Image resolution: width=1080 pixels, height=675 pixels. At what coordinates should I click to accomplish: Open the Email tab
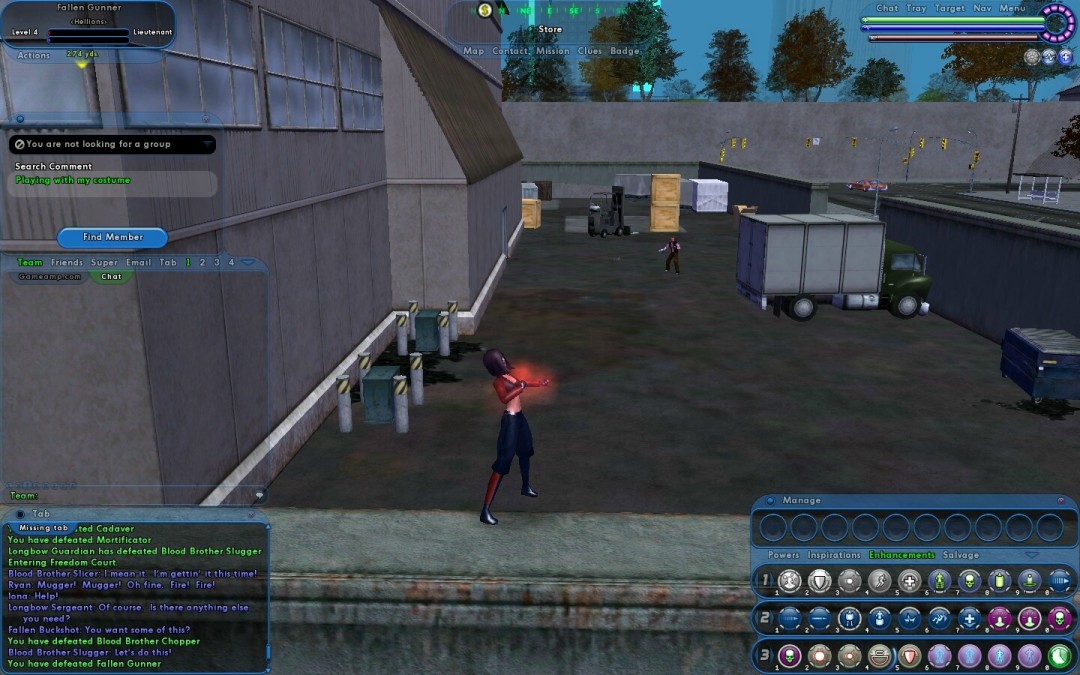(139, 263)
